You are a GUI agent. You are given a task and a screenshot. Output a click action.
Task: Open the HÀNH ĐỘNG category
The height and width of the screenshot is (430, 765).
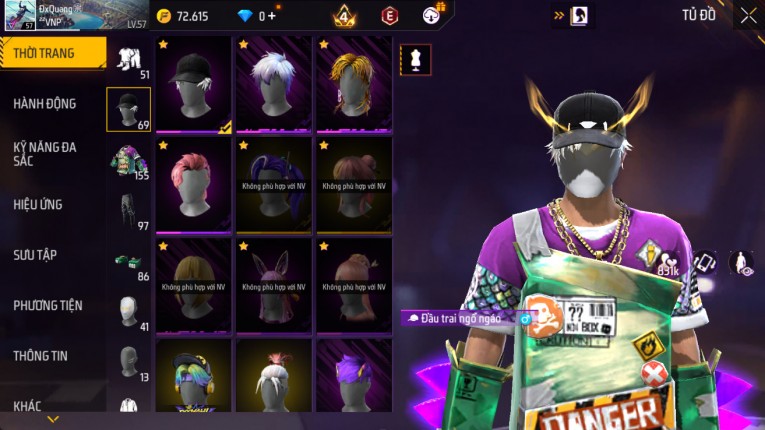[x=45, y=103]
